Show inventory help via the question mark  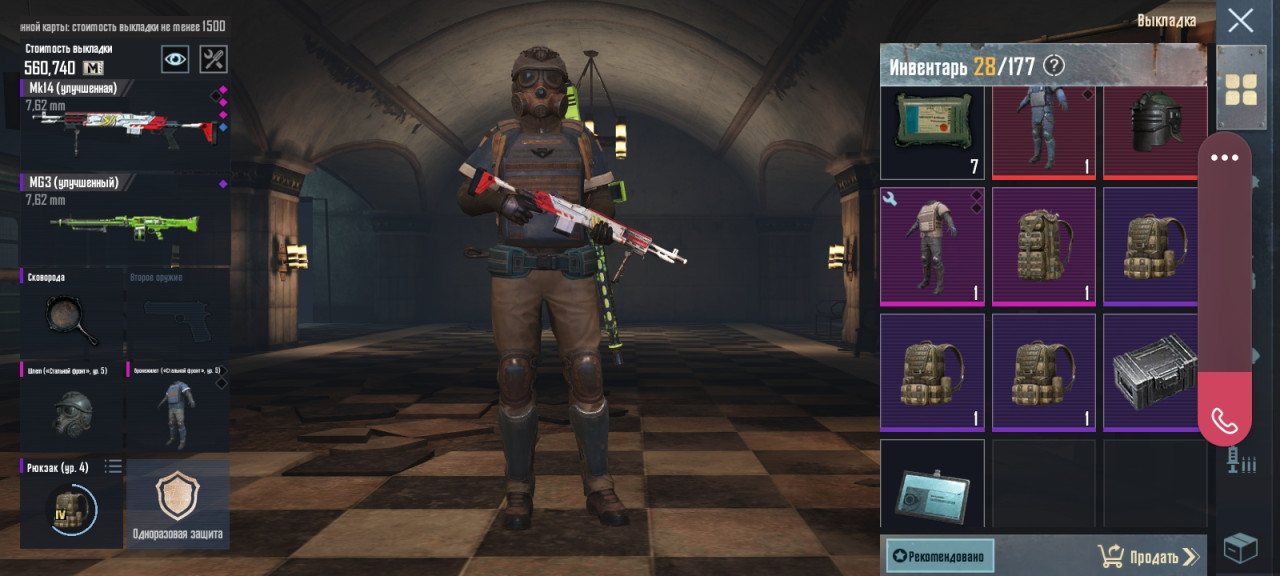[x=1054, y=66]
